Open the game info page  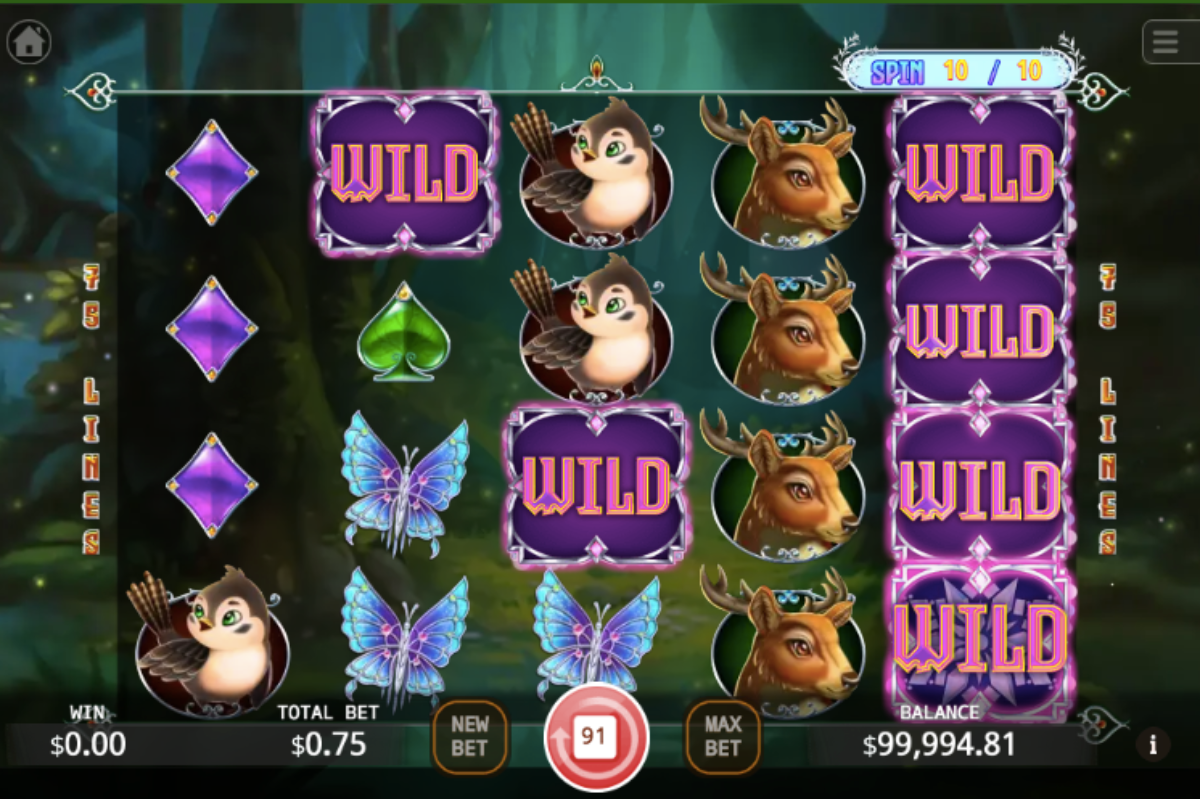click(x=1153, y=744)
